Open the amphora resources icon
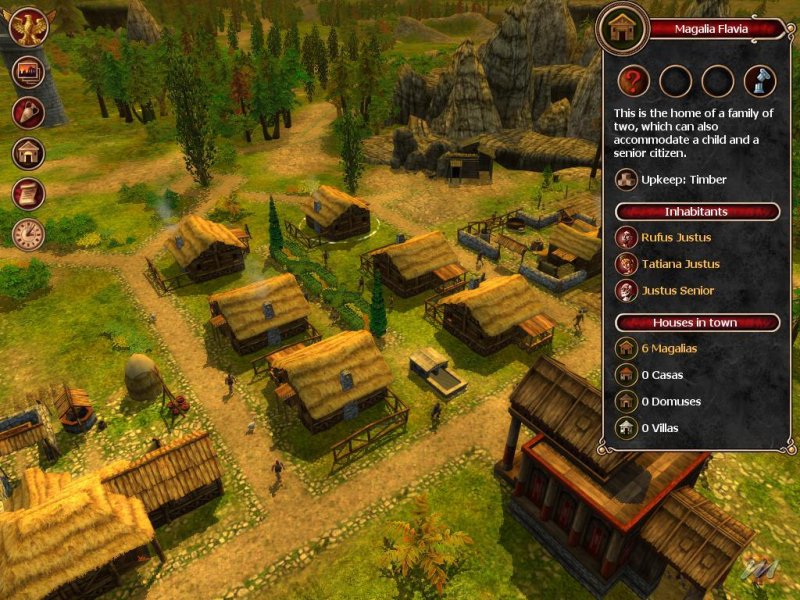Image resolution: width=800 pixels, height=600 pixels. coord(28,112)
